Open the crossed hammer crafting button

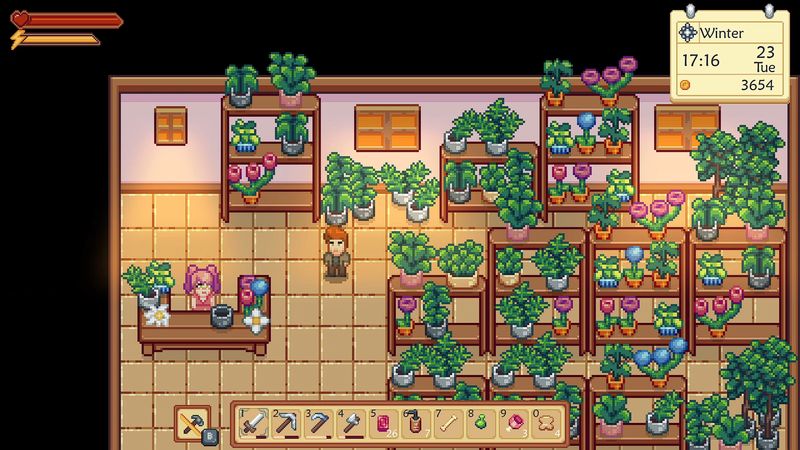[193, 424]
